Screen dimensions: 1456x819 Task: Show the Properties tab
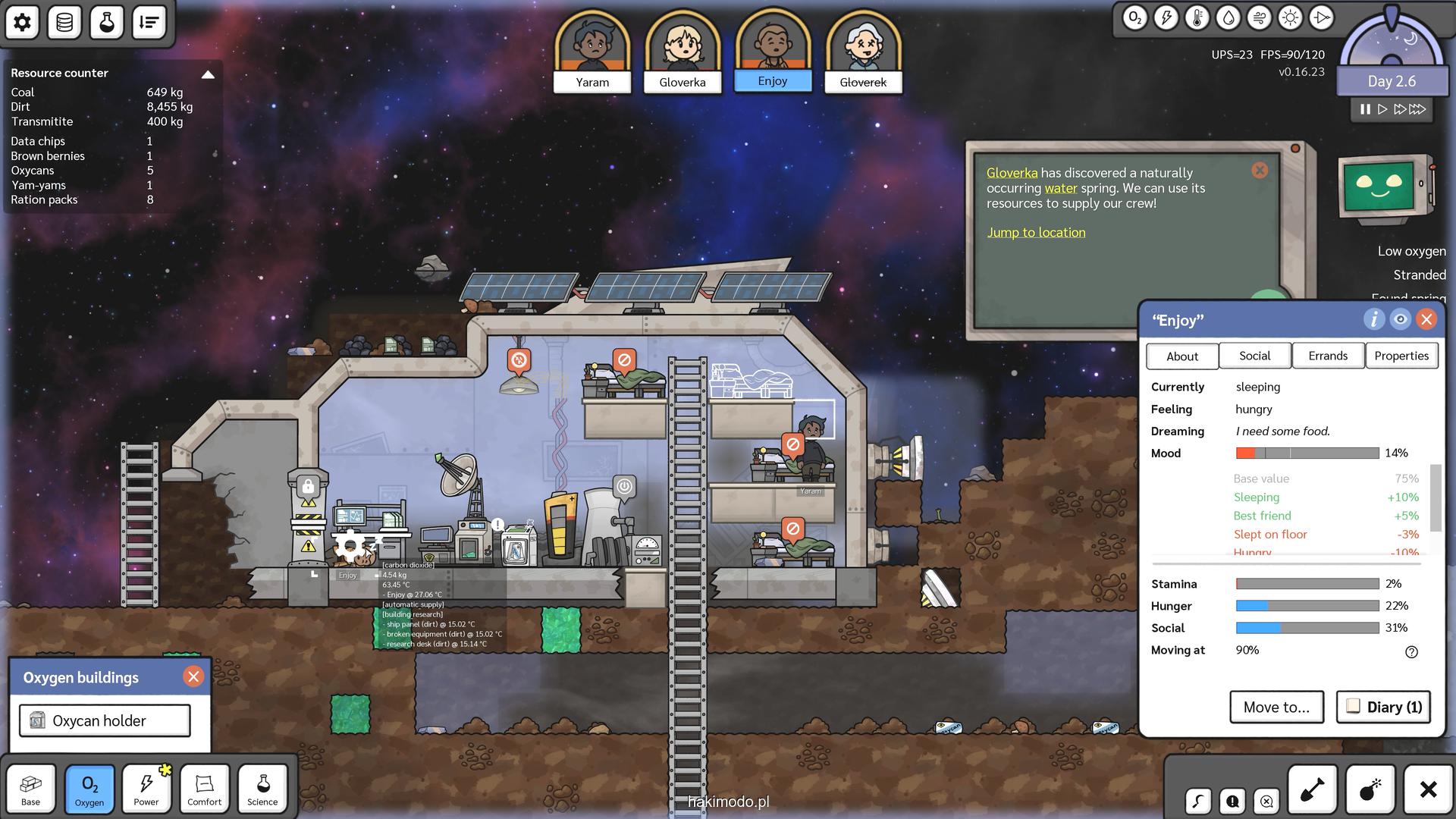click(1401, 356)
